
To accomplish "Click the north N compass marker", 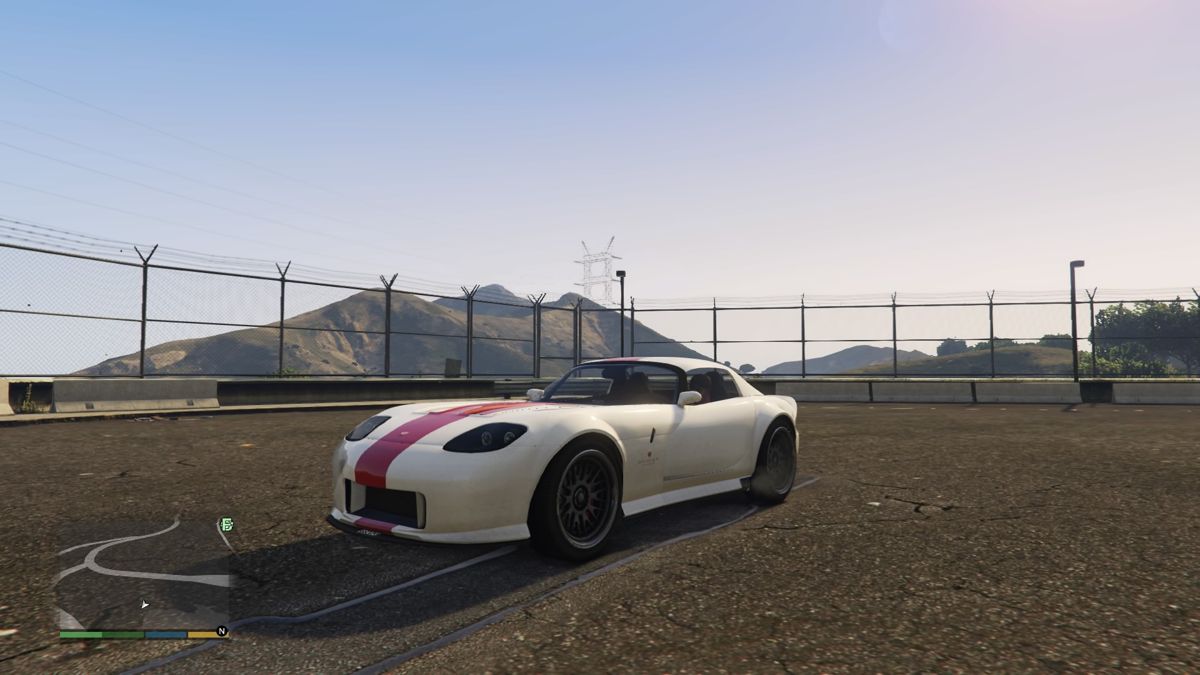I will point(222,631).
